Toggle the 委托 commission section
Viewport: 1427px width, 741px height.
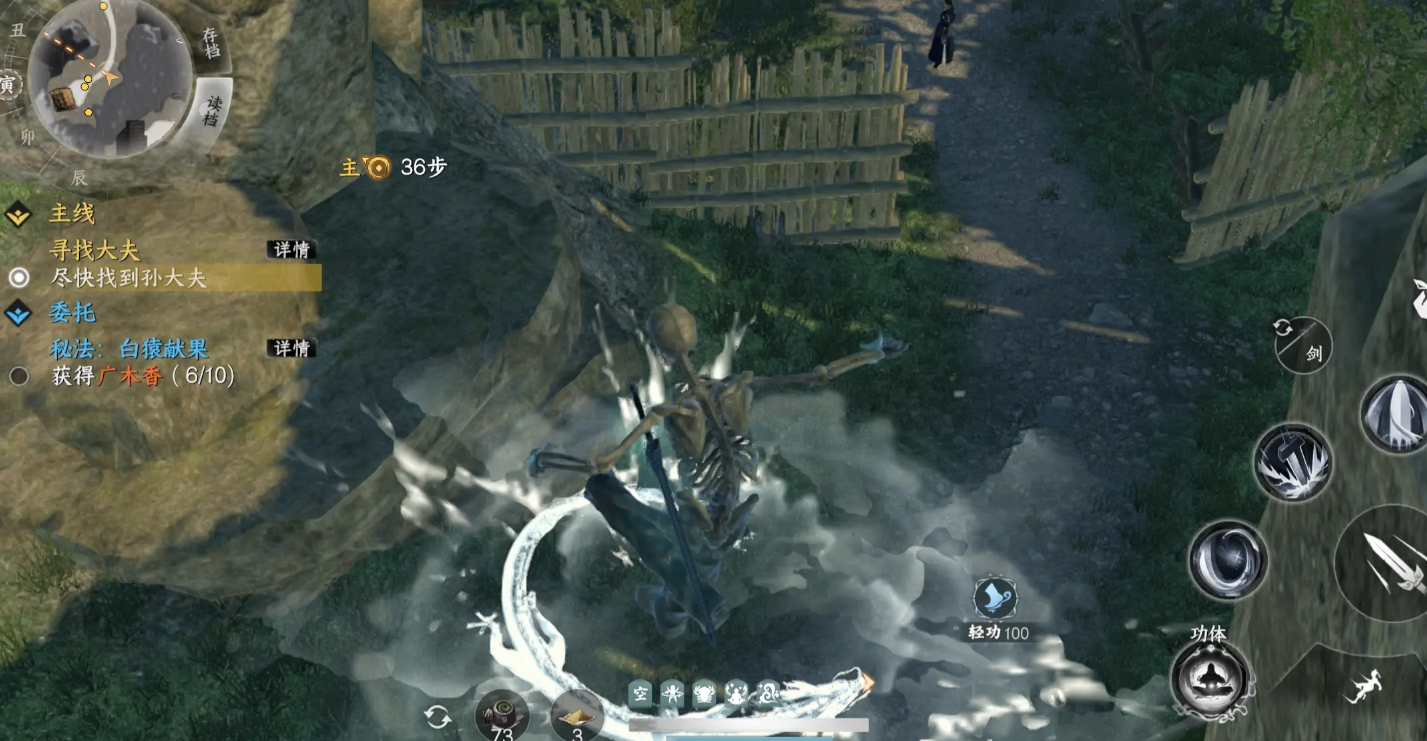[70, 312]
